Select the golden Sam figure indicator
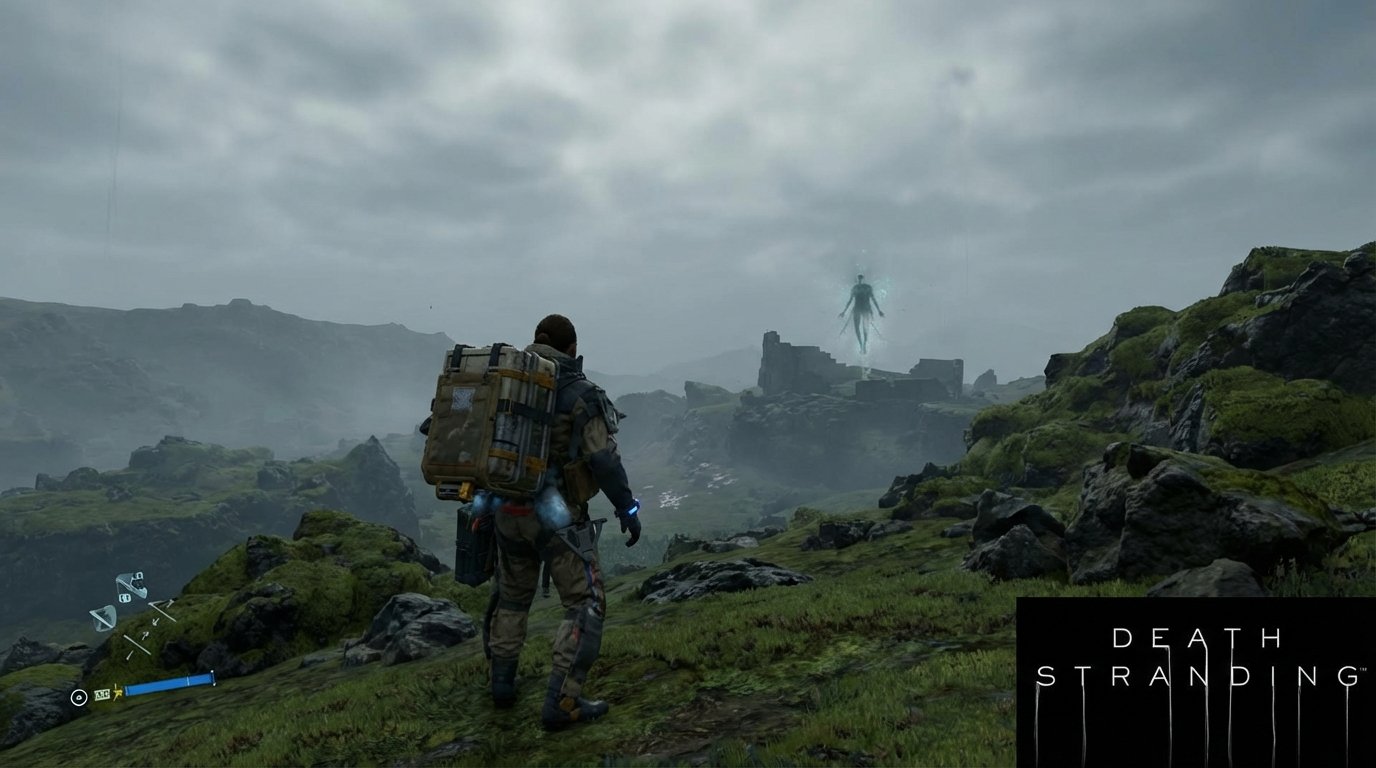The height and width of the screenshot is (768, 1376). [116, 693]
